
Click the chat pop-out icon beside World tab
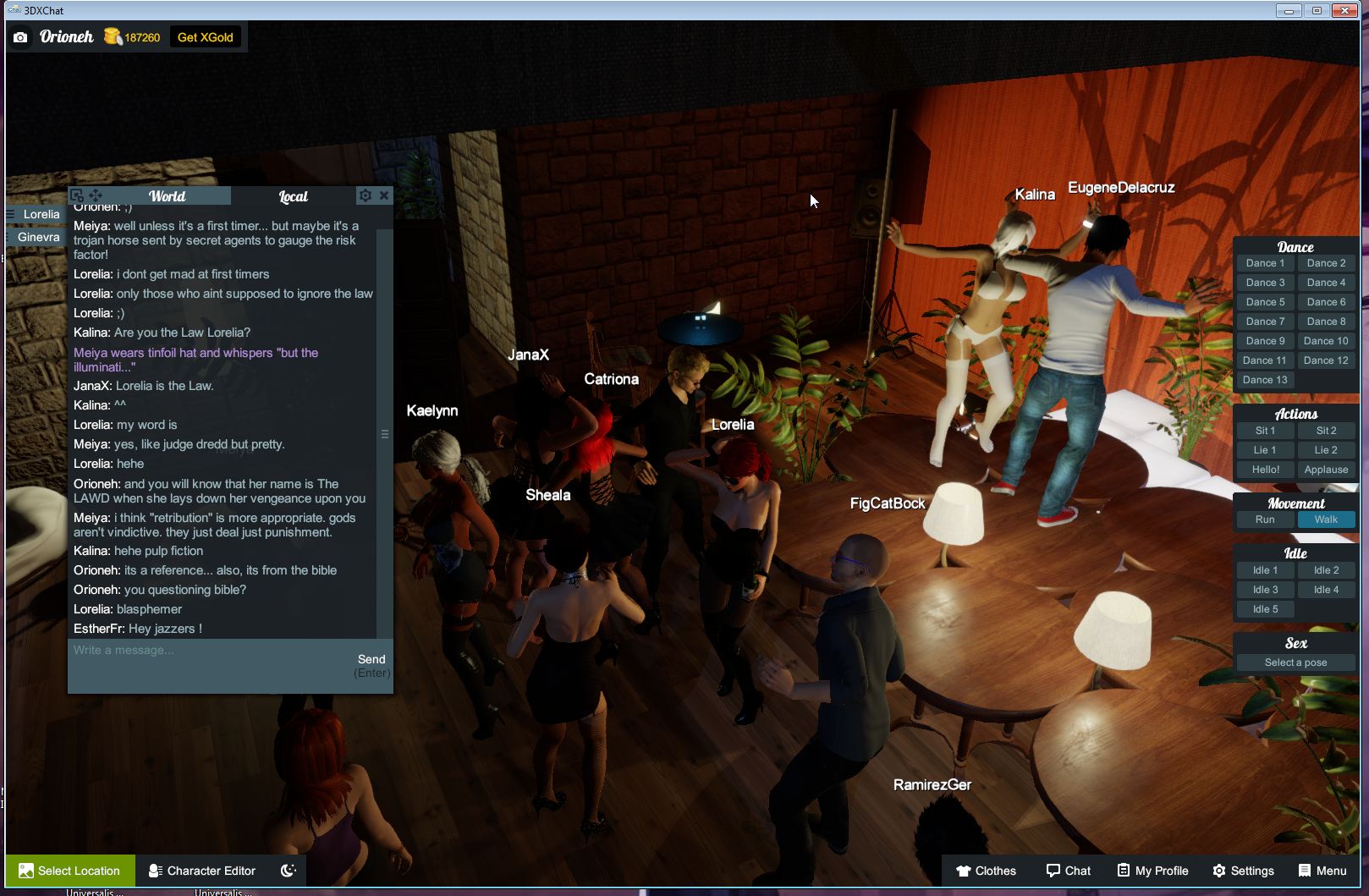point(78,194)
